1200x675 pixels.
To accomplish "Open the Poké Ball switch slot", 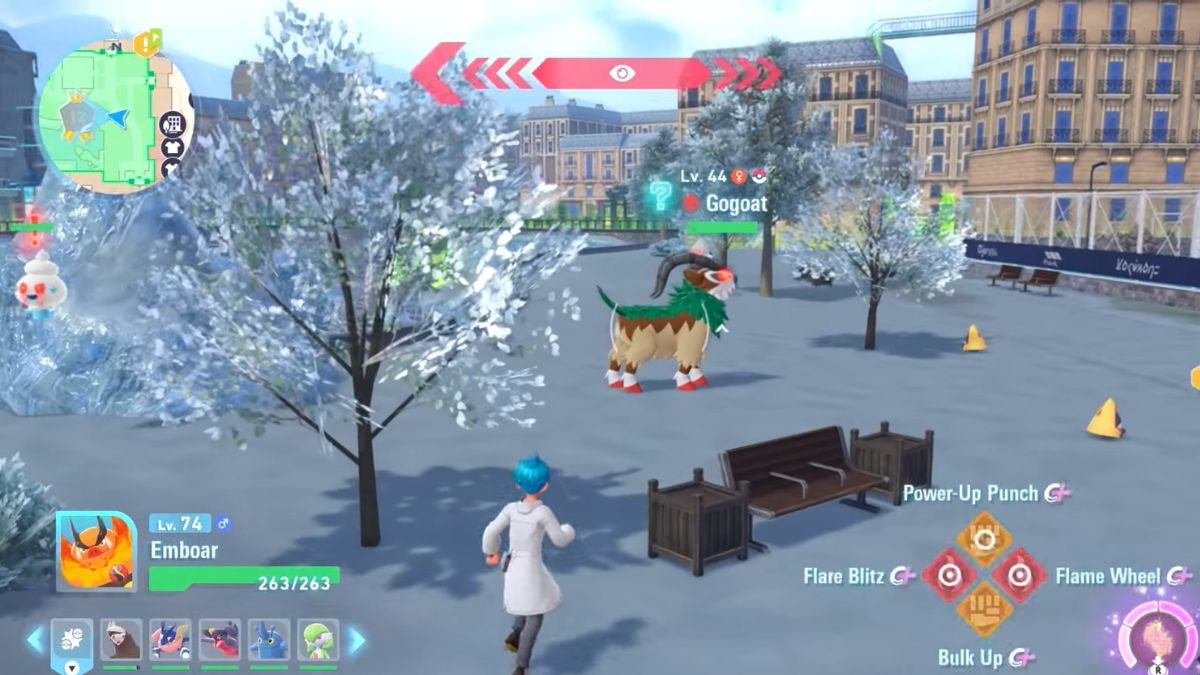I will click(72, 641).
